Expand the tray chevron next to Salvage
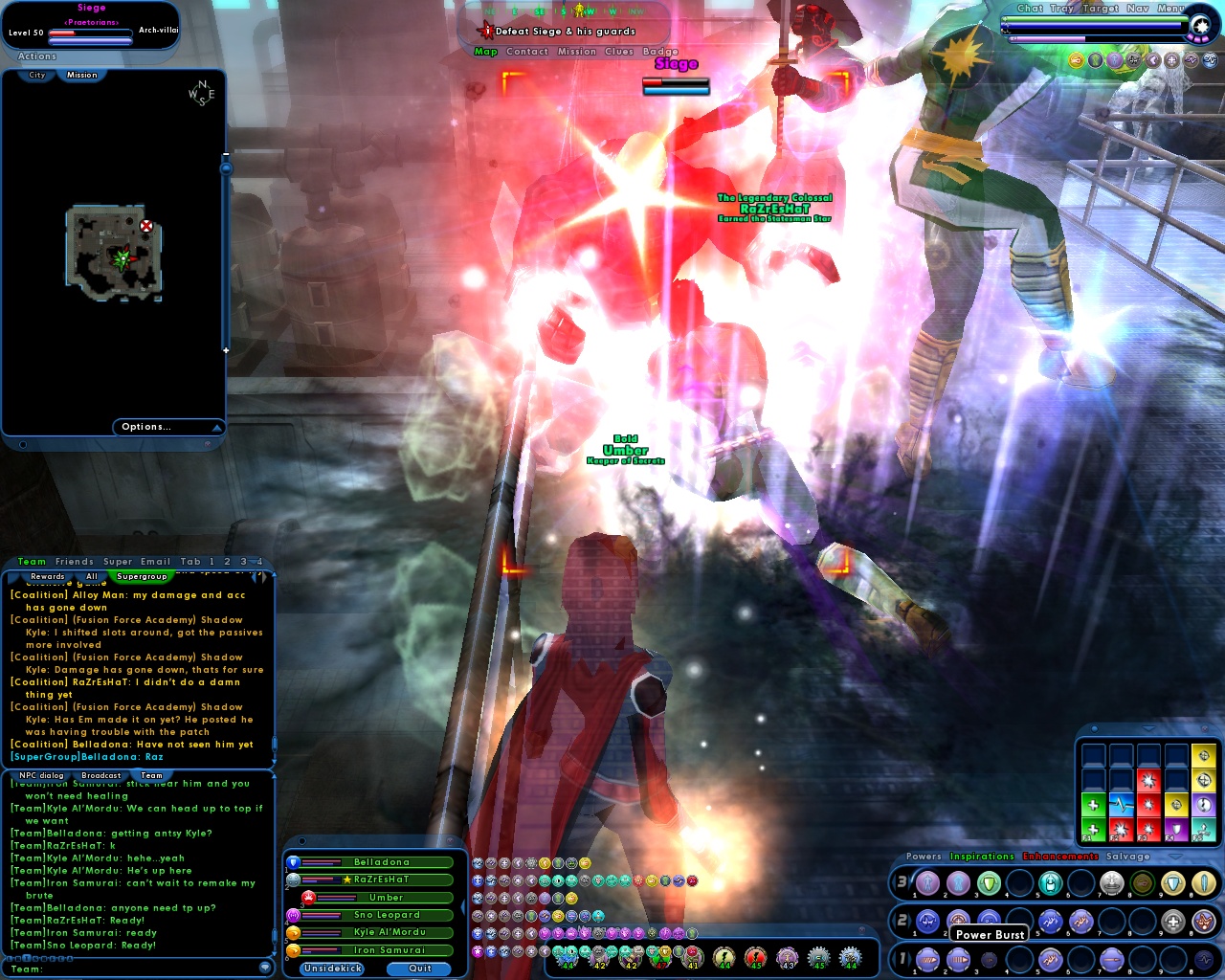Screen dimensions: 1225x980 (x=1175, y=857)
